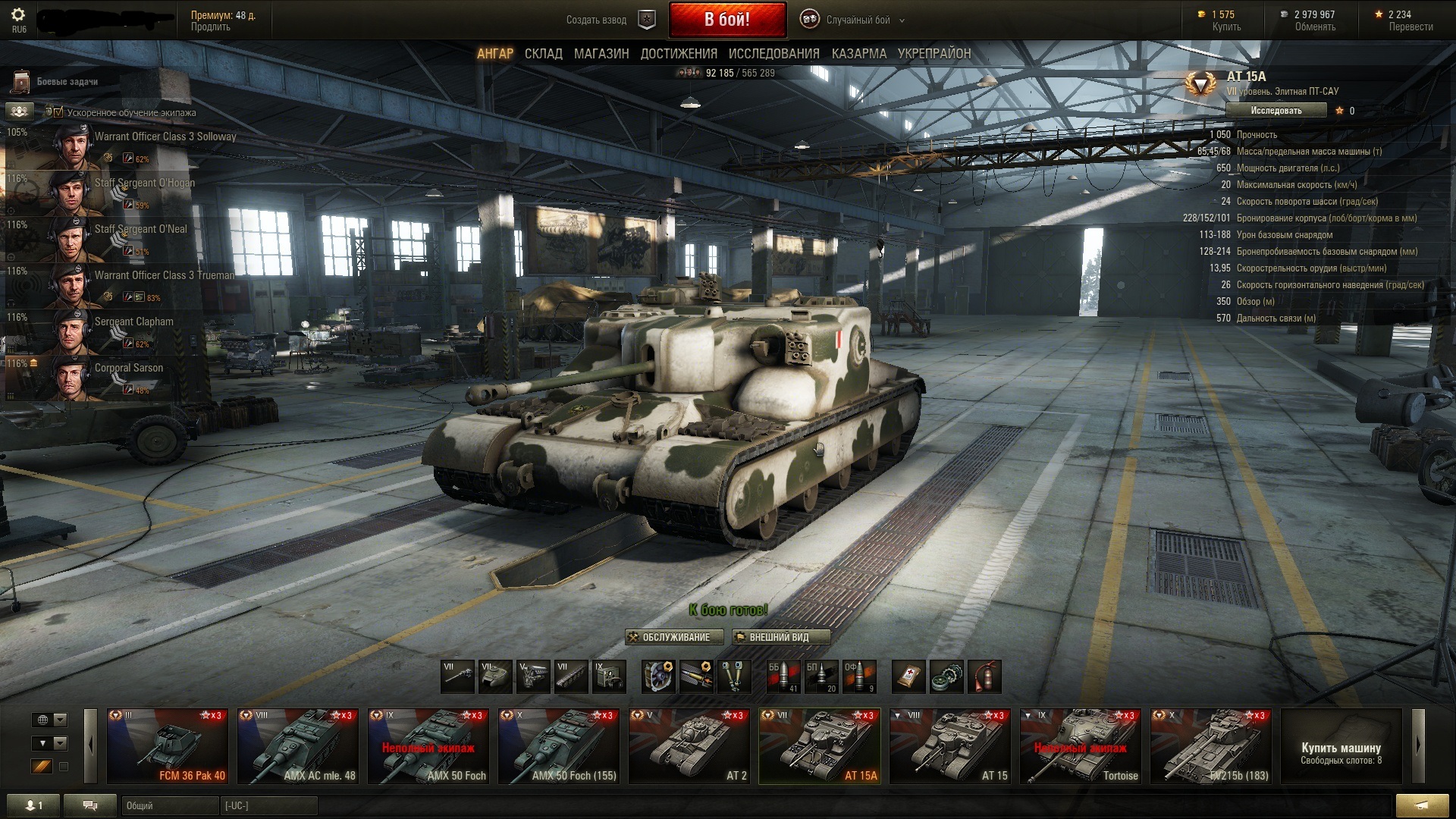The image size is (1456, 819).
Task: Start the battle with the red В бой! button
Action: (726, 20)
